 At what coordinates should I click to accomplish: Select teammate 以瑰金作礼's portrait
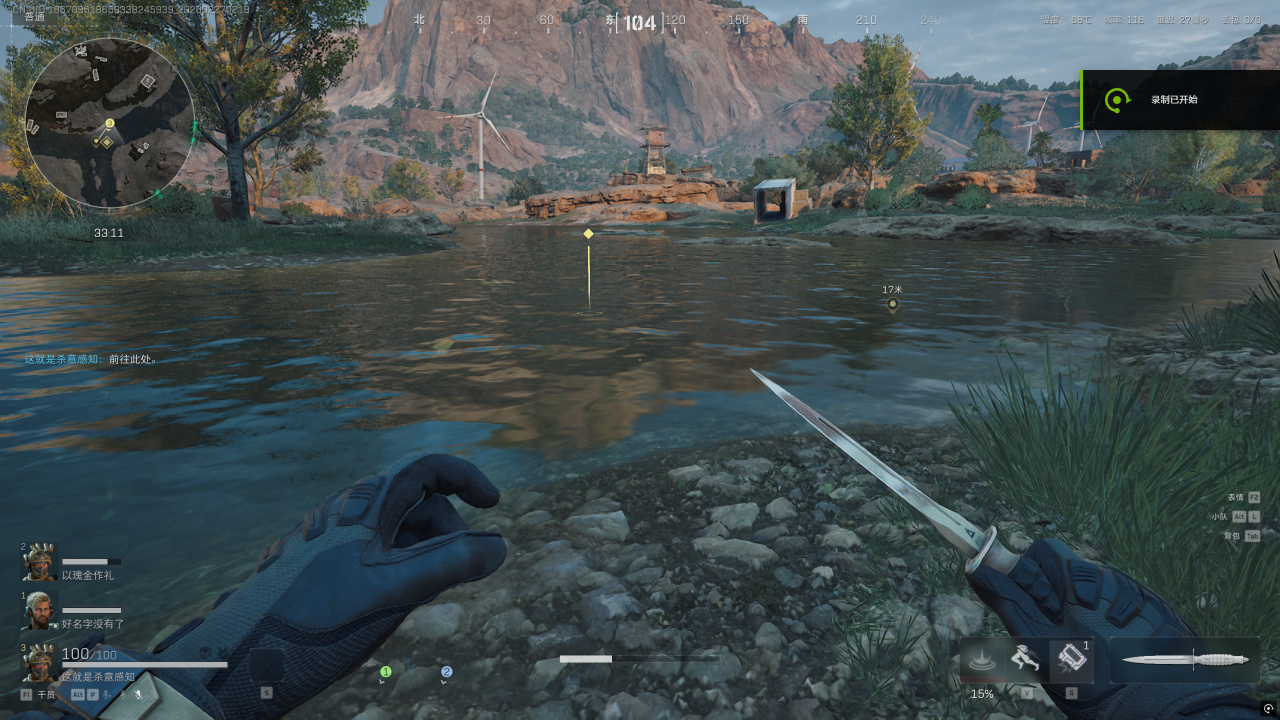click(x=39, y=563)
